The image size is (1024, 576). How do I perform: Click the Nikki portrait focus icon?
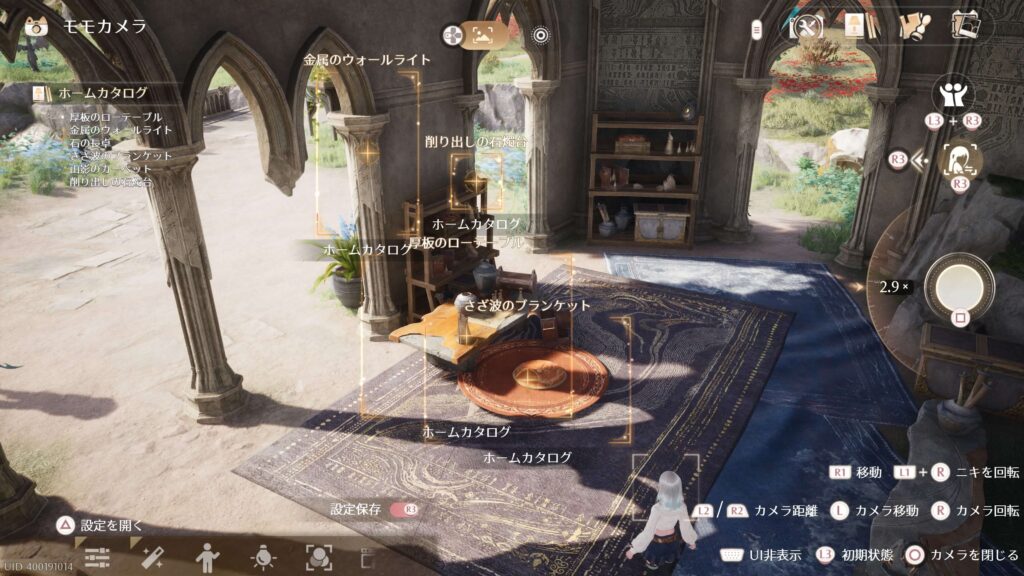tap(962, 159)
